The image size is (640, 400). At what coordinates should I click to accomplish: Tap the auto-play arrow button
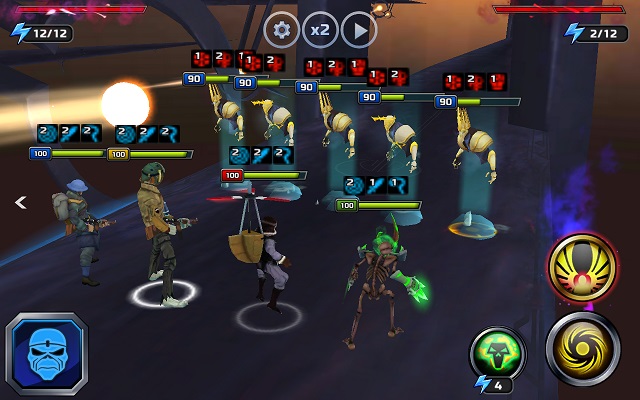click(x=359, y=30)
